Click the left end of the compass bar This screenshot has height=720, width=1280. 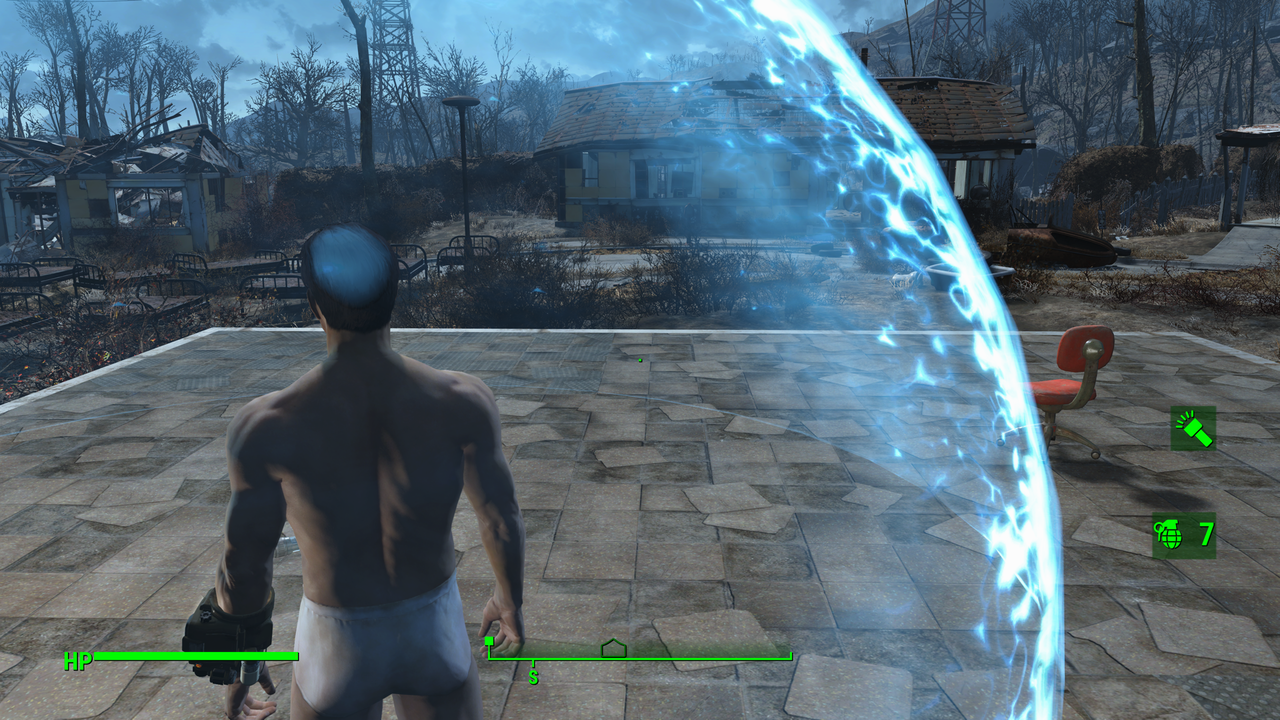[x=490, y=658]
